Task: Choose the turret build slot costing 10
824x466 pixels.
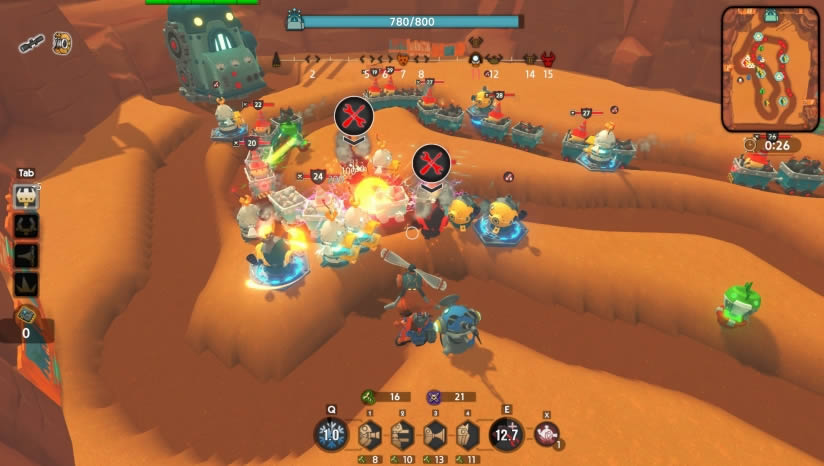Action: (401, 435)
